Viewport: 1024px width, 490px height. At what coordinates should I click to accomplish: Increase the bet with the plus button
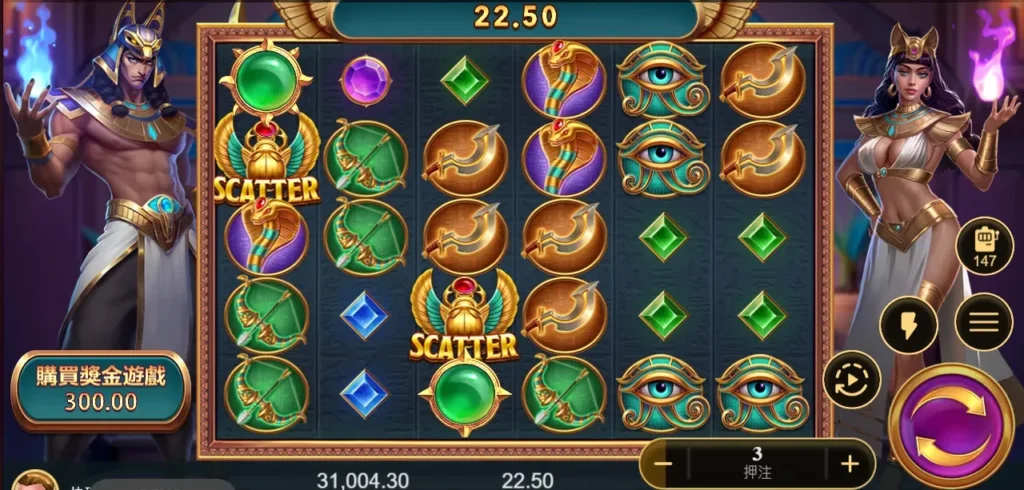(850, 463)
